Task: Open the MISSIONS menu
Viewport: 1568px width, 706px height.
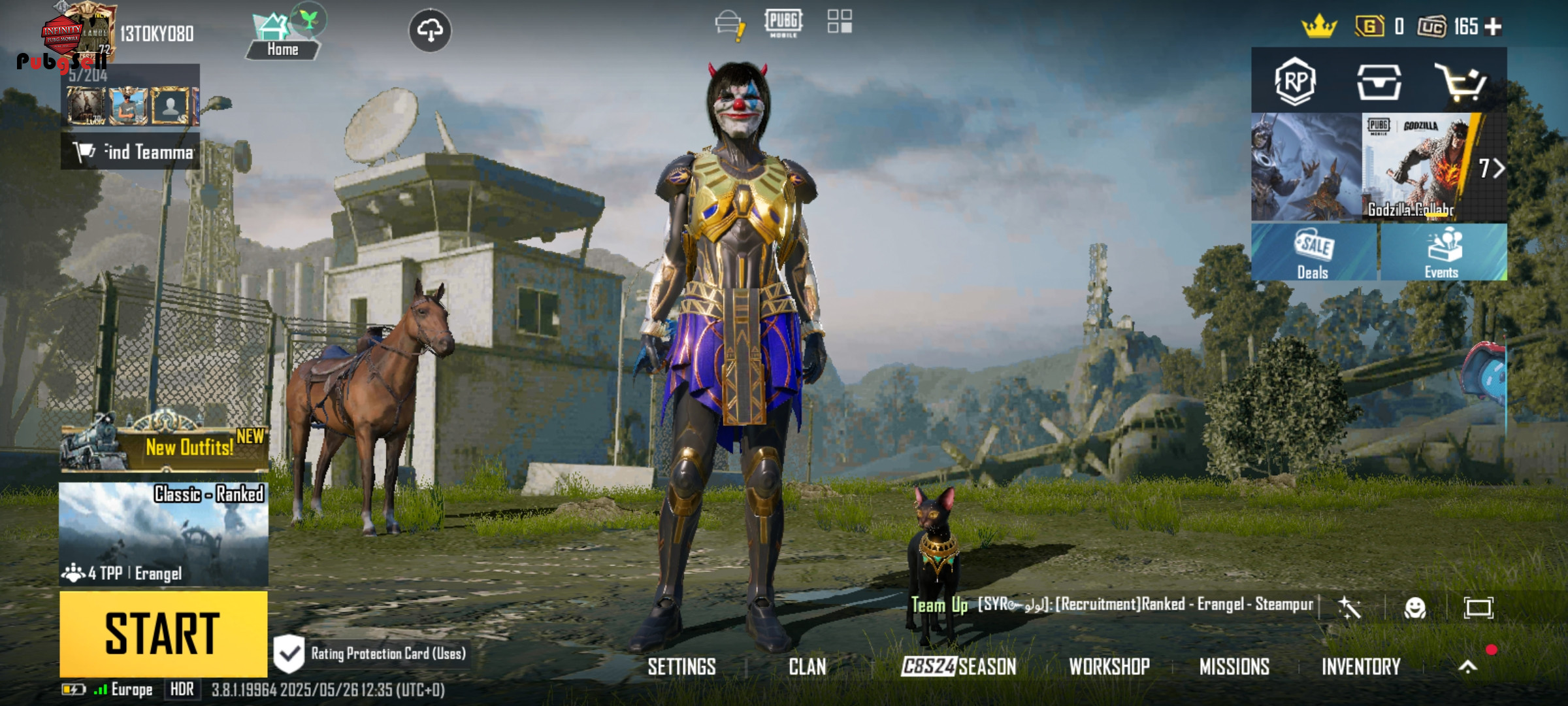Action: (x=1234, y=667)
